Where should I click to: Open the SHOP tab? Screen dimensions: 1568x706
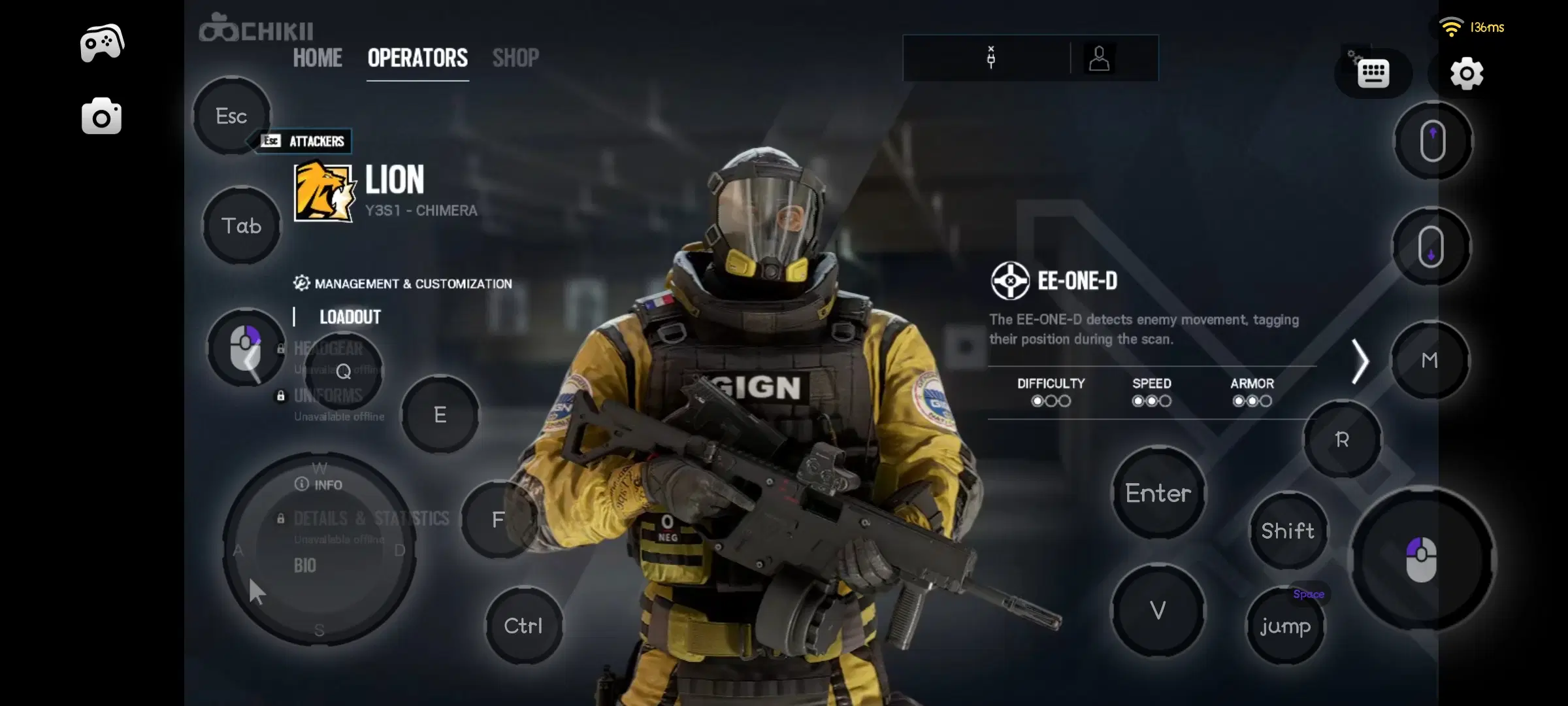point(515,58)
